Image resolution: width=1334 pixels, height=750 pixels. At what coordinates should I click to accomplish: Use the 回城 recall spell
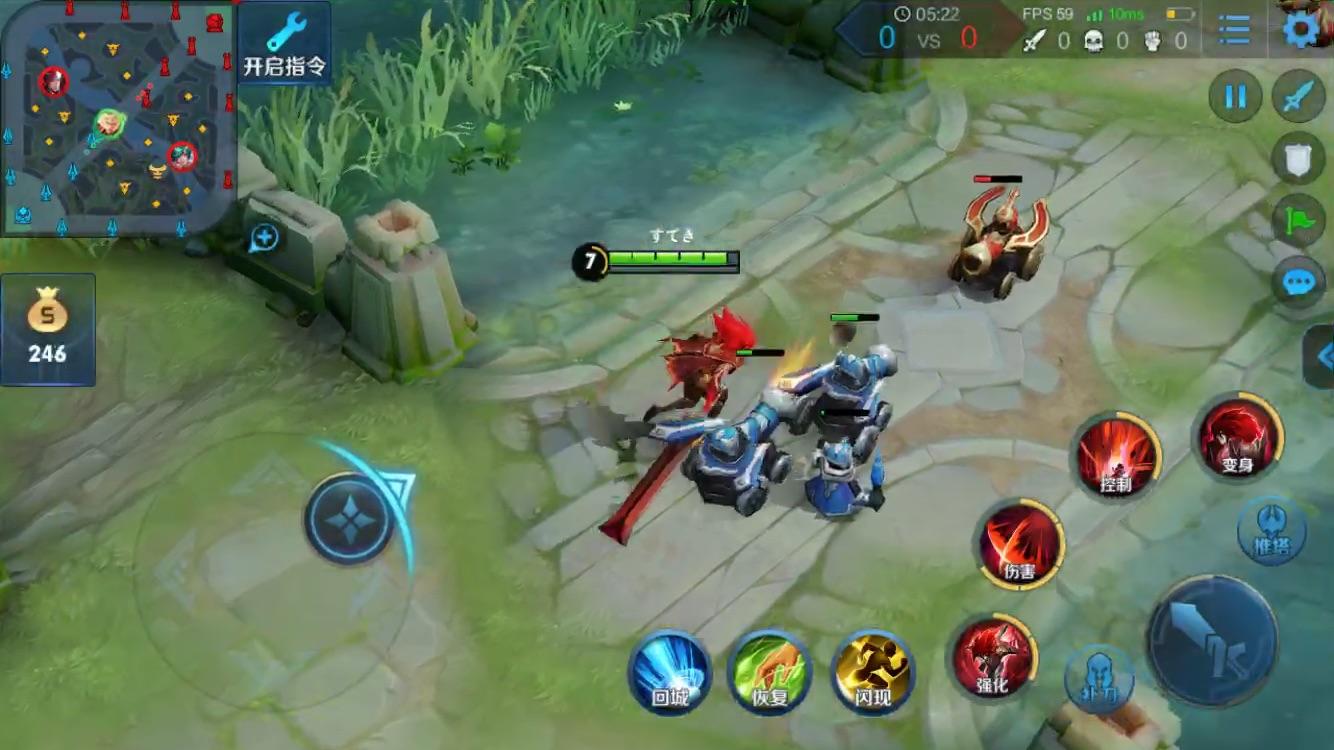669,671
